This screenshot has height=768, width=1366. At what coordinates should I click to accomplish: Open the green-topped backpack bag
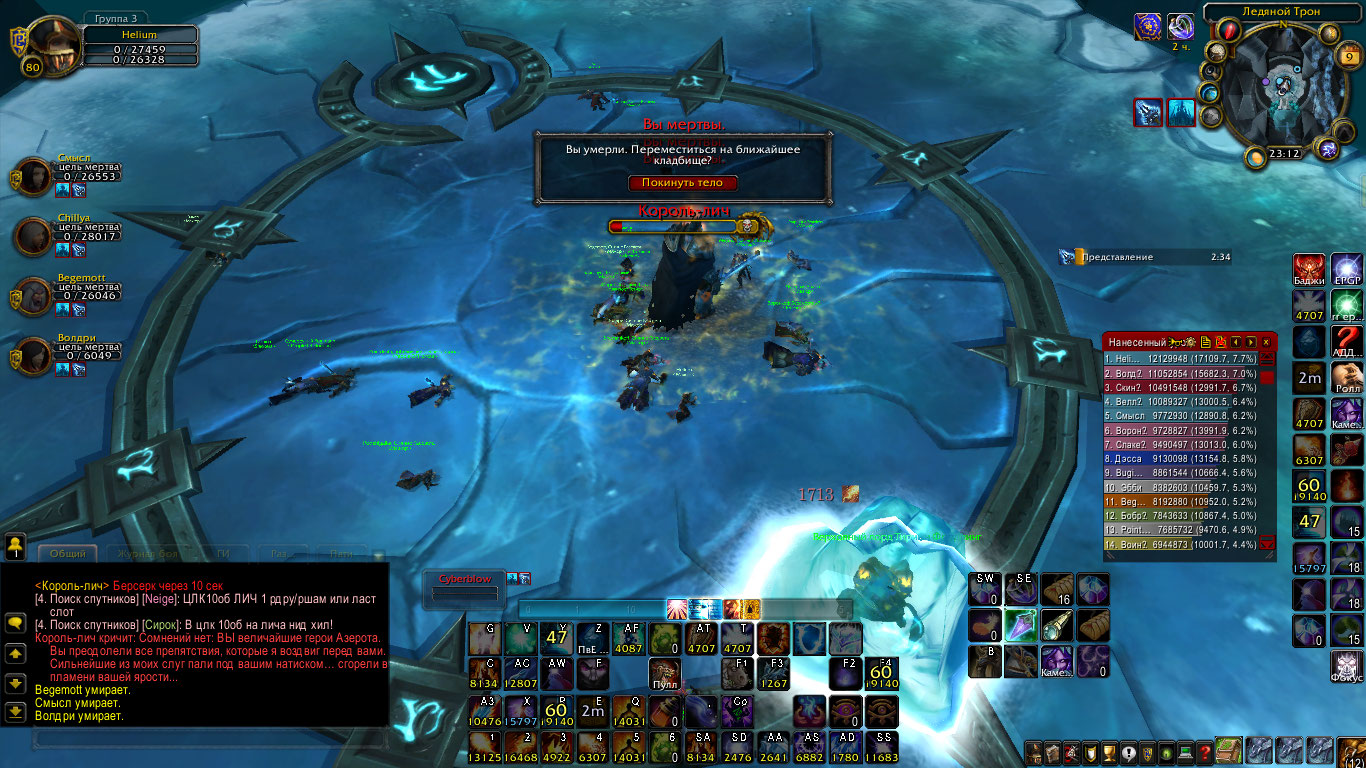1229,751
